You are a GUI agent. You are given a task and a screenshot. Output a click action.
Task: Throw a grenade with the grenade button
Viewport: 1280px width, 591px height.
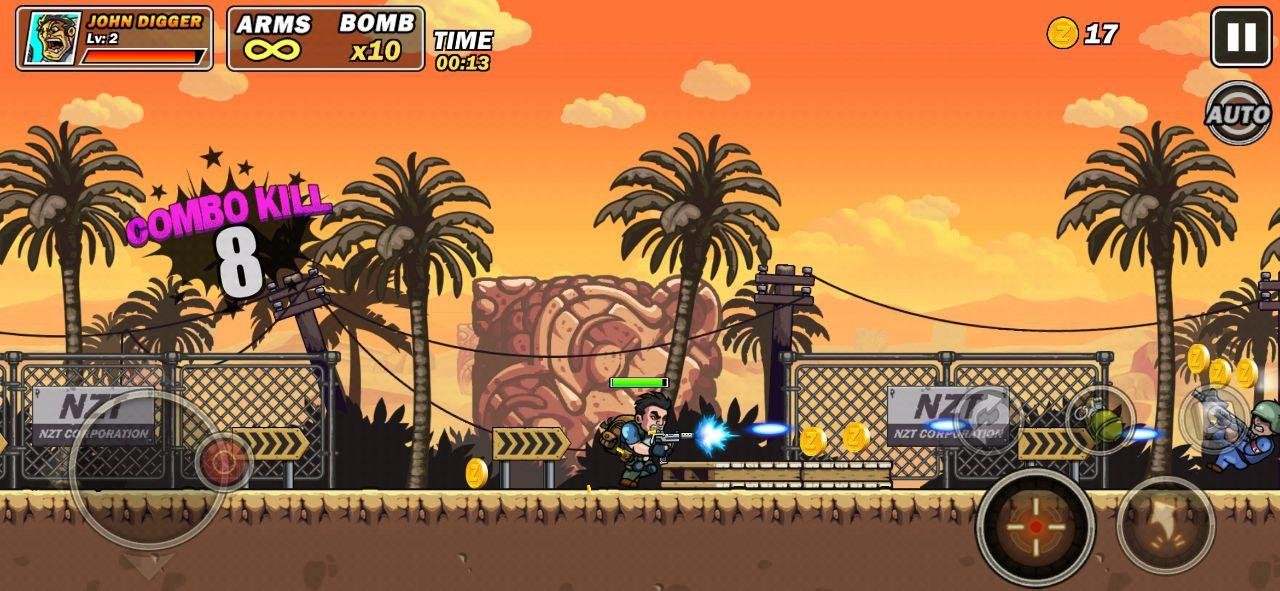(x=1100, y=420)
